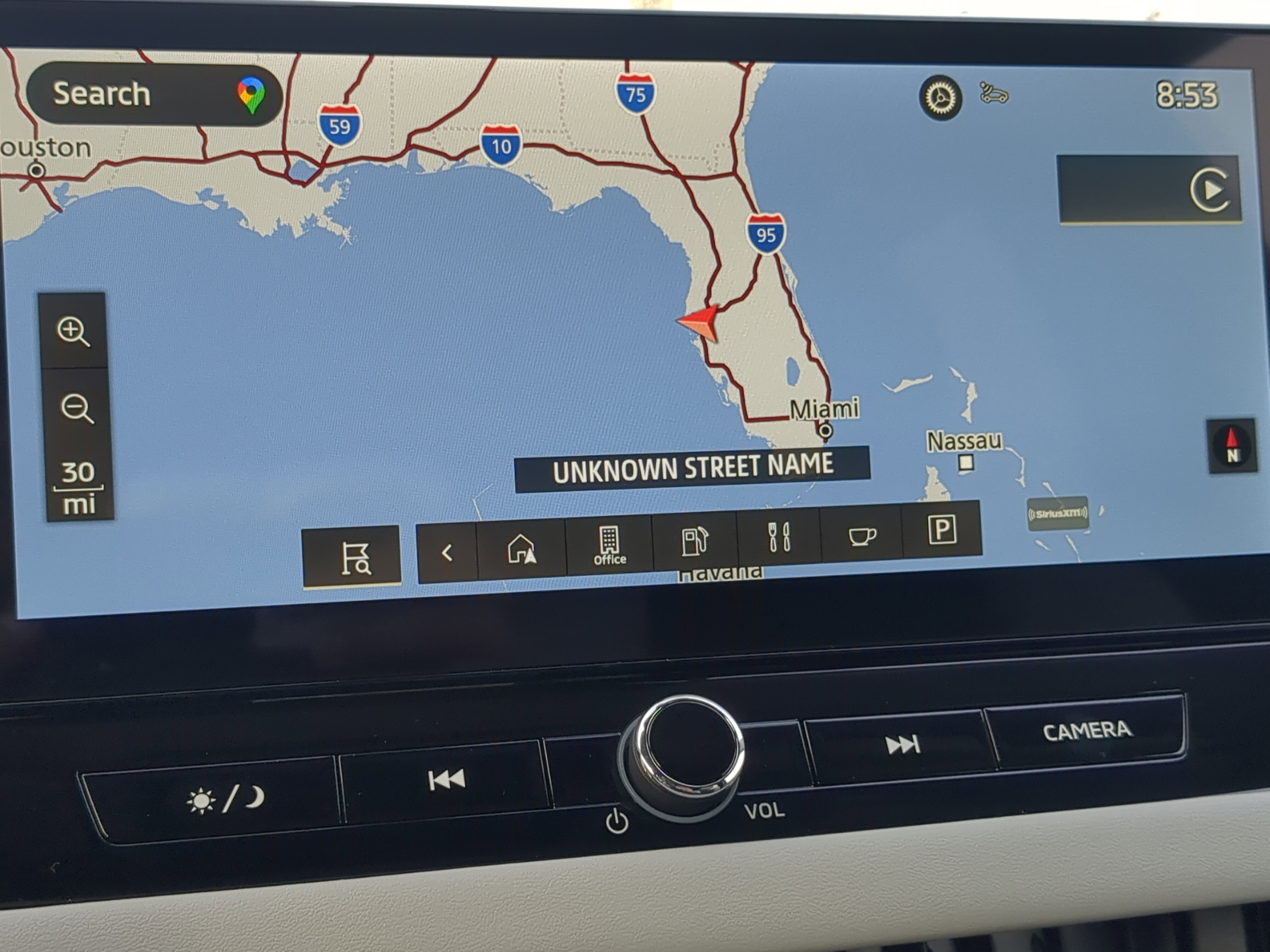The image size is (1270, 952).
Task: Tap the SiriusXM logo button
Action: point(1057,513)
